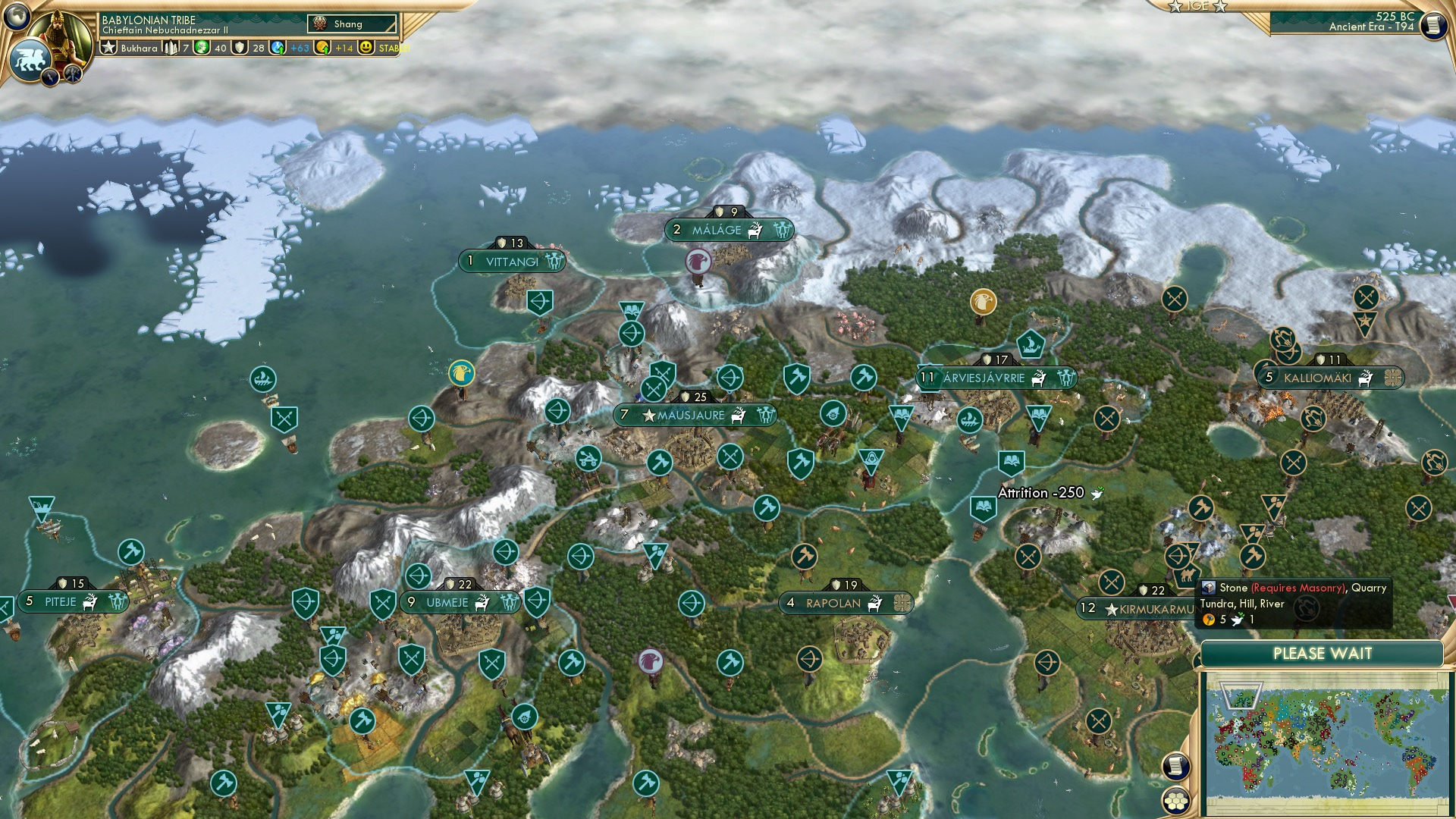Open the culture icon next to Bukhara
1456x819 pixels.
pyautogui.click(x=201, y=48)
